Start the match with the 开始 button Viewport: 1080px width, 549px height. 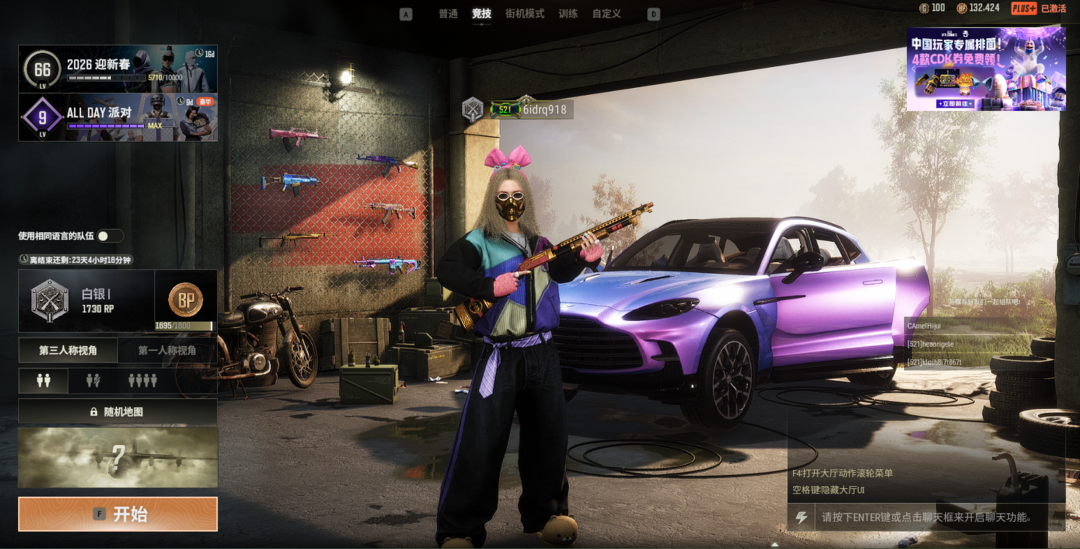118,514
